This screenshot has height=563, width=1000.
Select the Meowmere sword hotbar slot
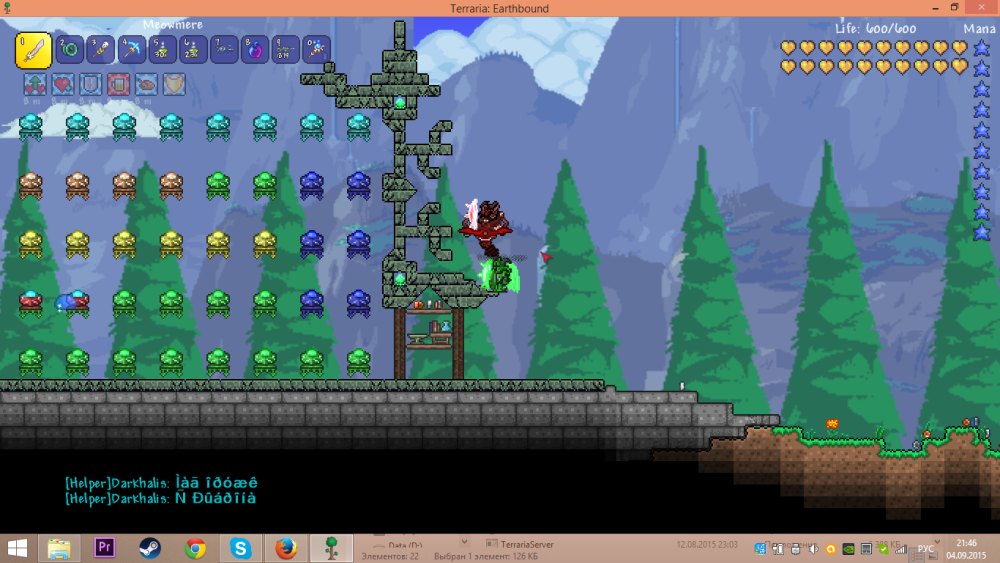(33, 49)
